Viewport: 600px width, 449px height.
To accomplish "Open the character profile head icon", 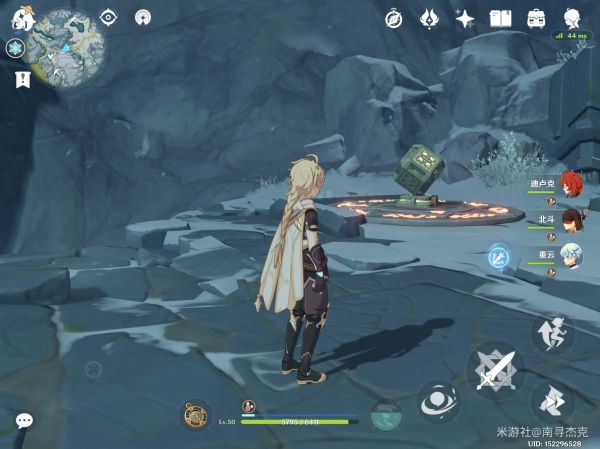I will (573, 18).
